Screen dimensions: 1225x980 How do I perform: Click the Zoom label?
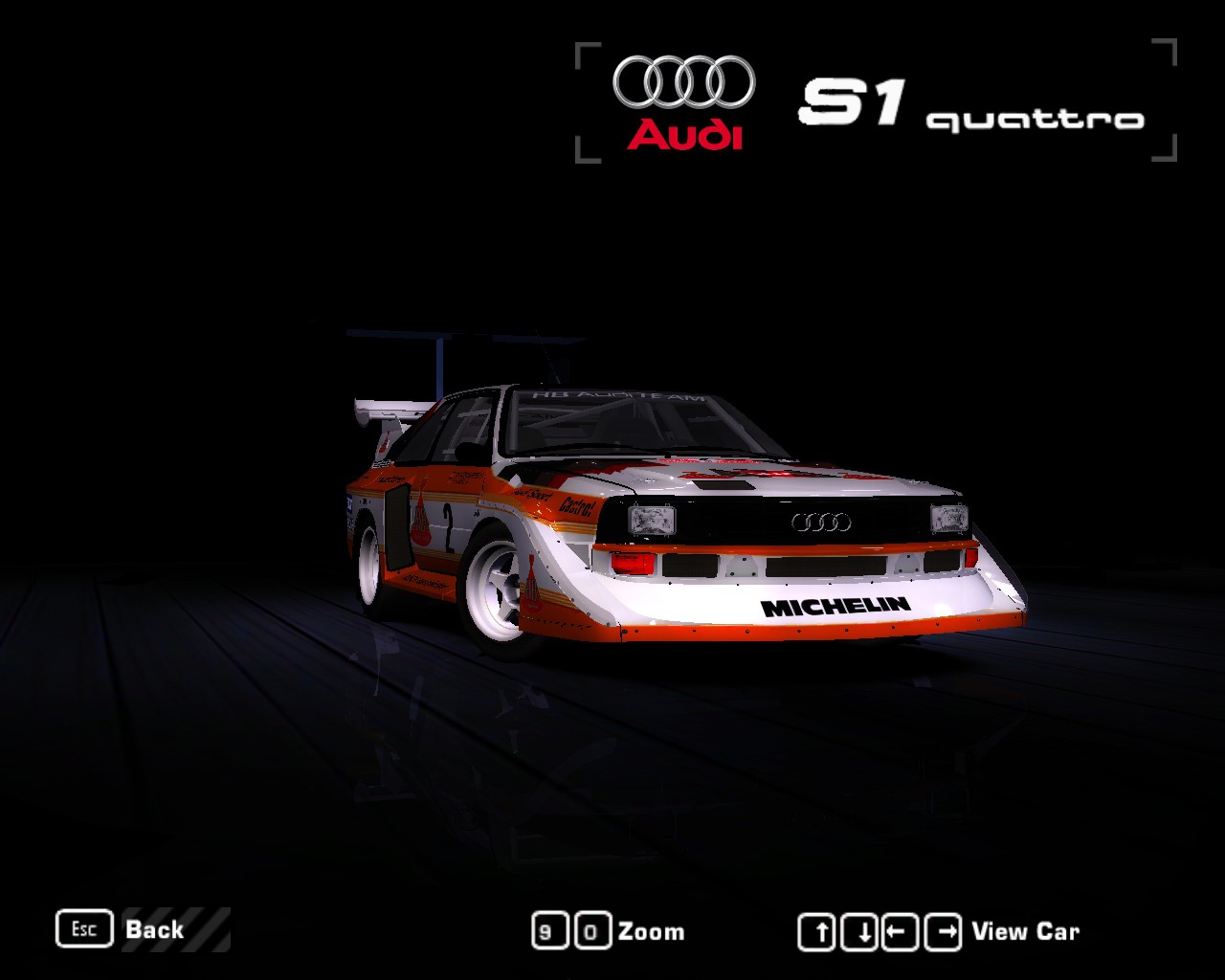tap(651, 929)
